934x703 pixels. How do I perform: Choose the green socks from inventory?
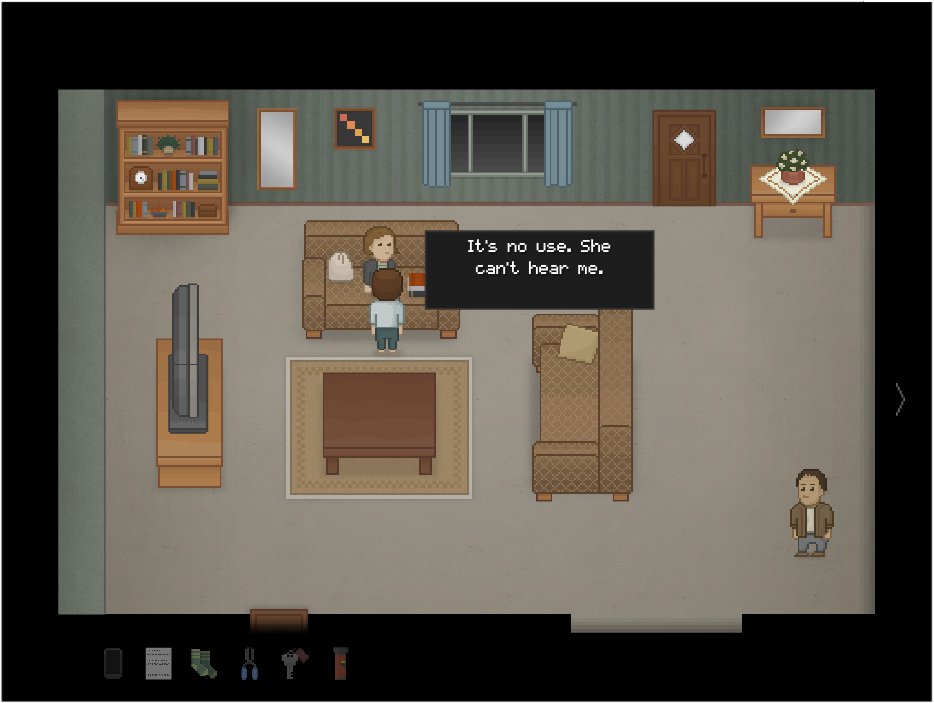203,663
